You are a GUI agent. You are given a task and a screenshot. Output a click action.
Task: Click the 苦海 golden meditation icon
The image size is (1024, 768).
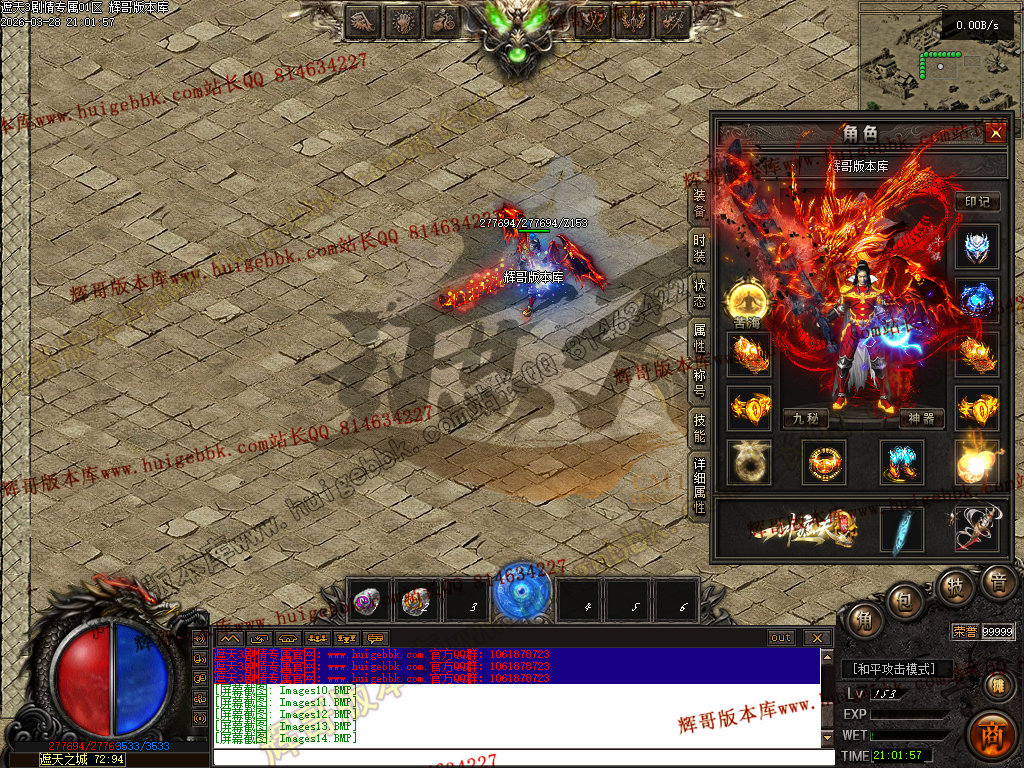pyautogui.click(x=747, y=300)
